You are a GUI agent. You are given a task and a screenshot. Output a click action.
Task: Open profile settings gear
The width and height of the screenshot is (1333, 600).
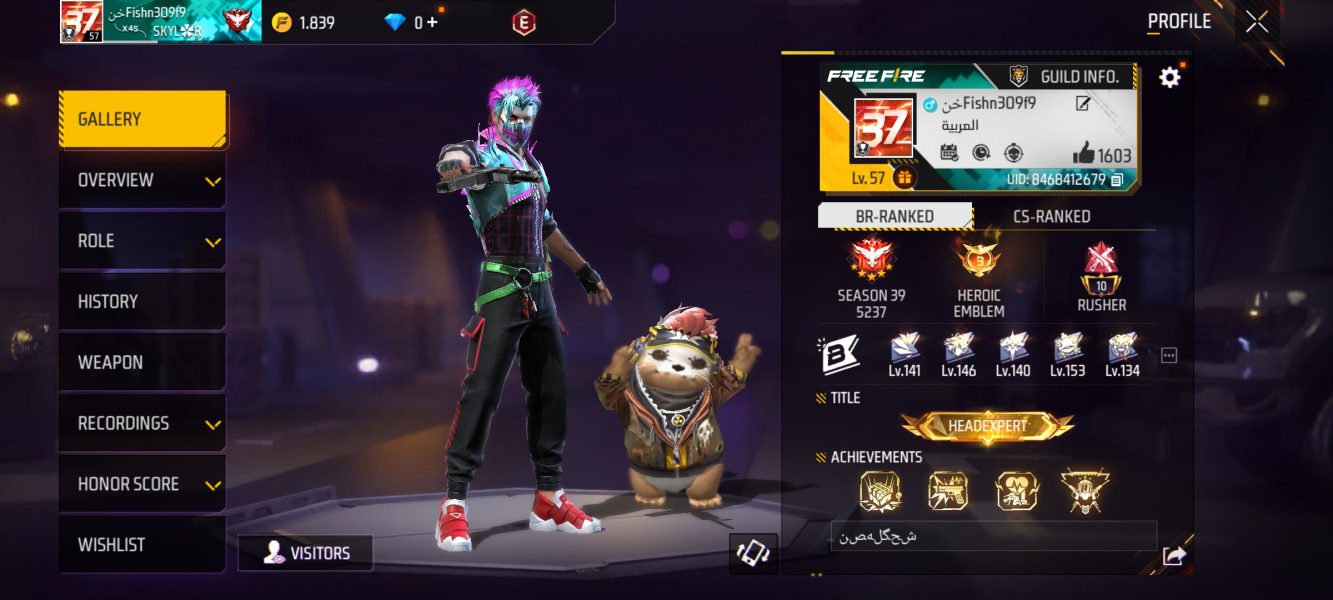click(1169, 77)
